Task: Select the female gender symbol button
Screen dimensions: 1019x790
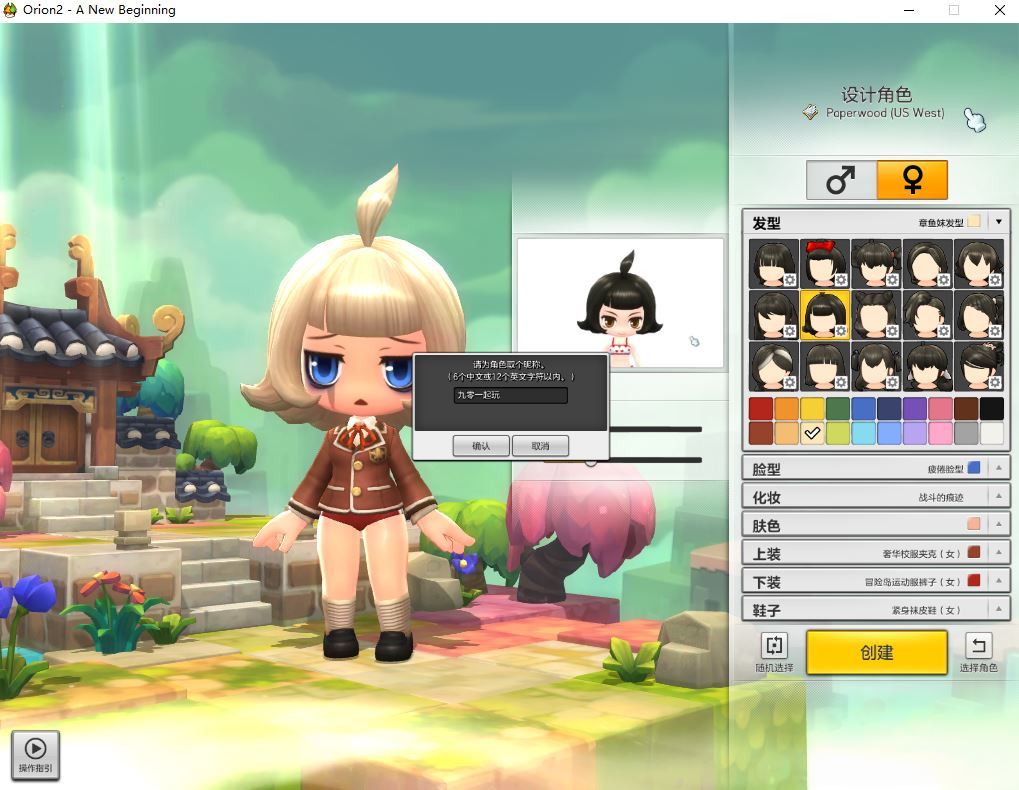Action: click(x=912, y=180)
